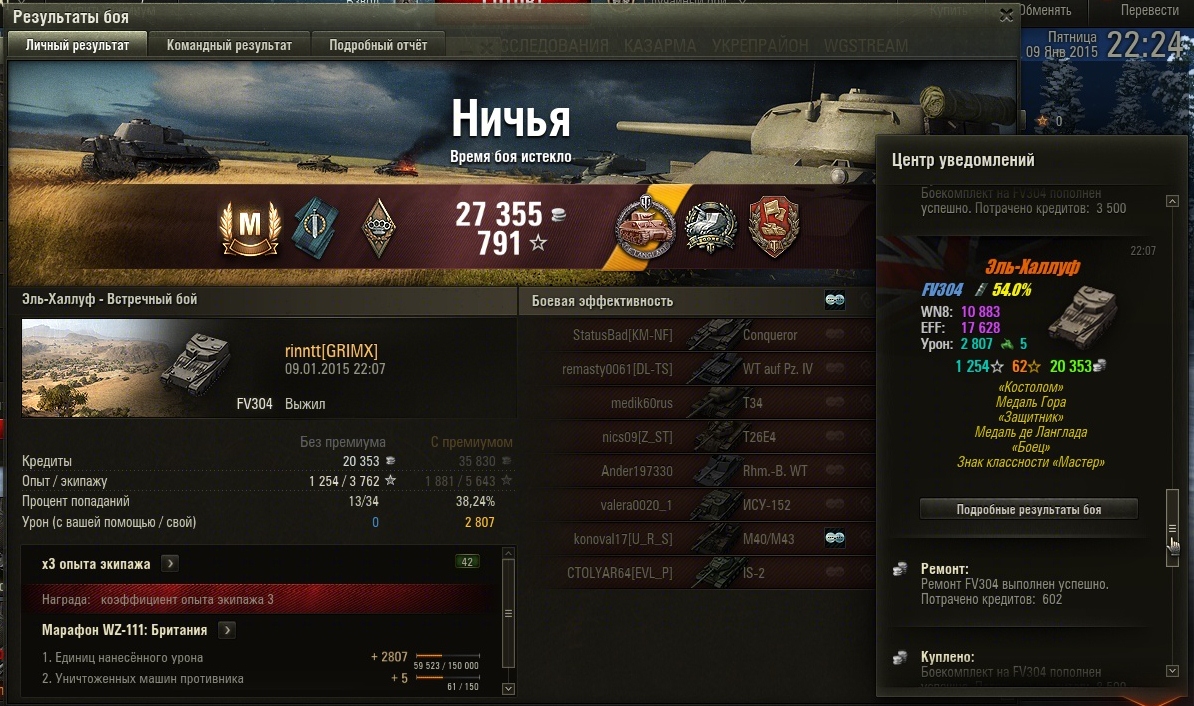Expand the x3 опыта экипажа arrow

coord(171,564)
